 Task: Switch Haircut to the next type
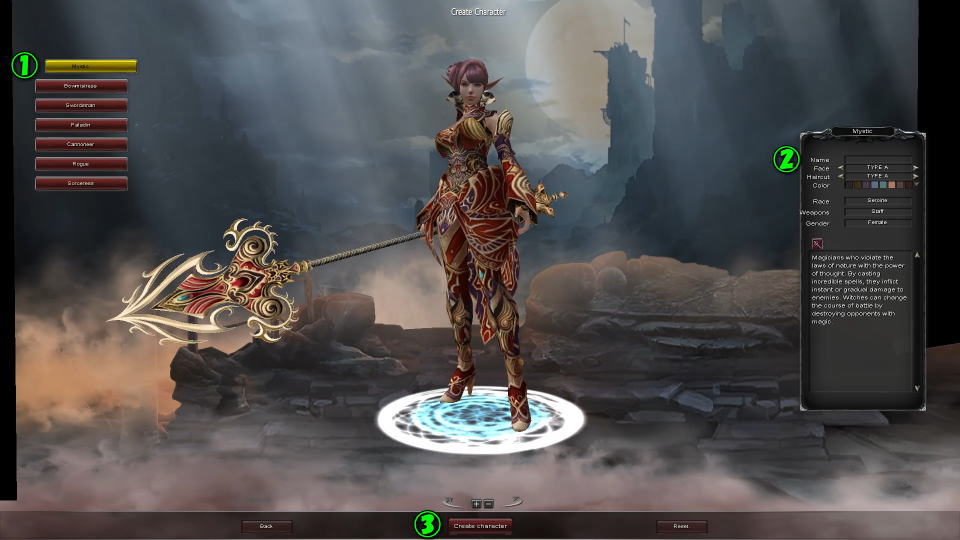pos(915,176)
